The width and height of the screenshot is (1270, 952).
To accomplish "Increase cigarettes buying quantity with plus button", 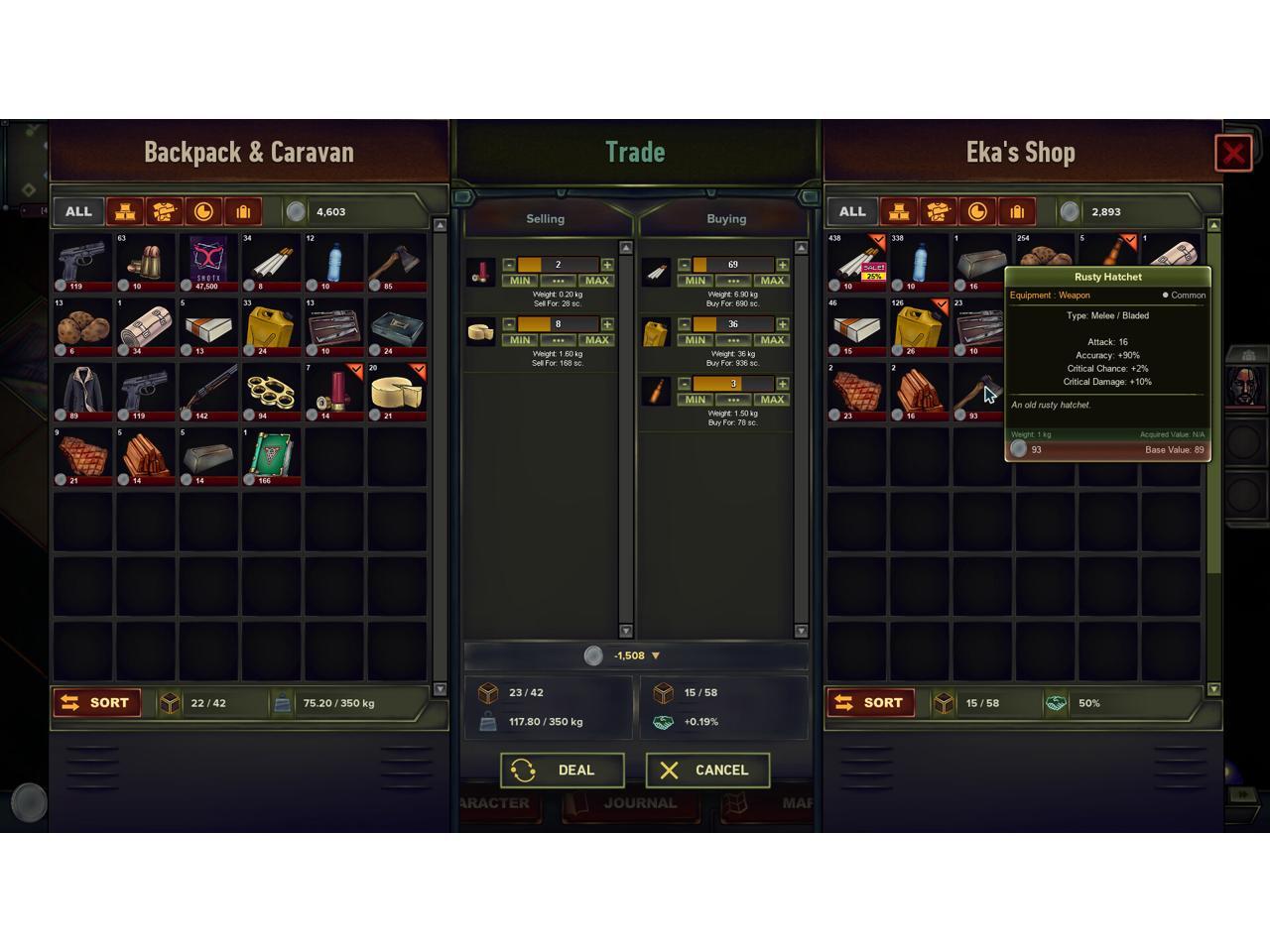I will [783, 265].
